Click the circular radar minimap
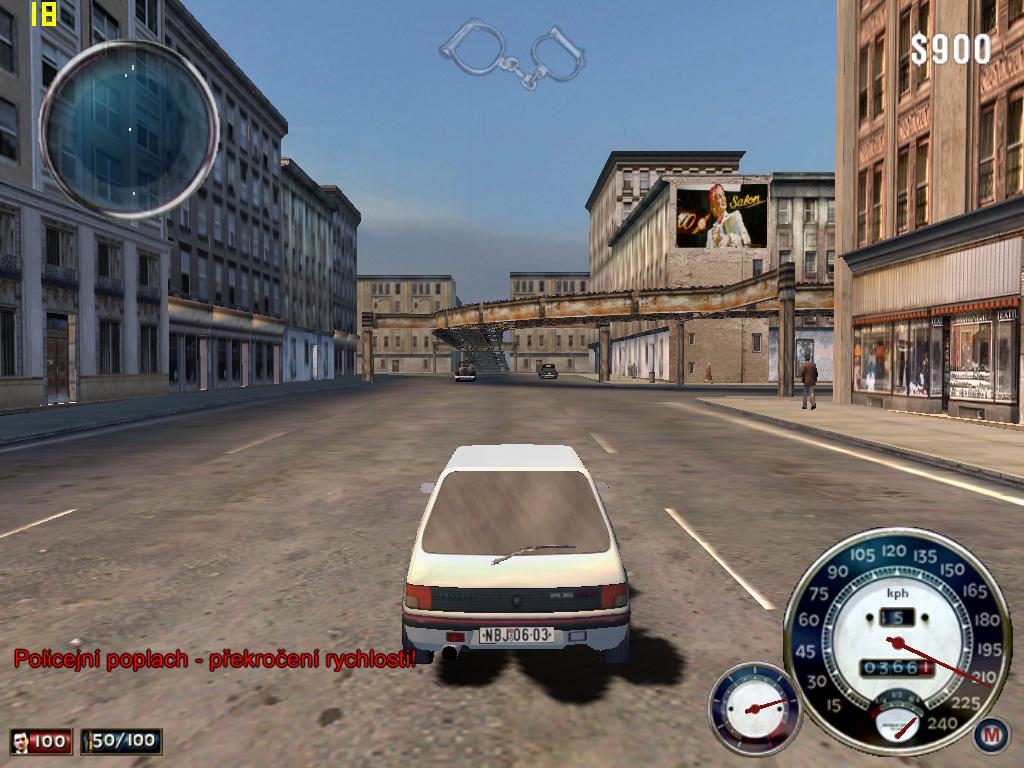Screen dimensions: 1024x768 pyautogui.click(x=129, y=128)
